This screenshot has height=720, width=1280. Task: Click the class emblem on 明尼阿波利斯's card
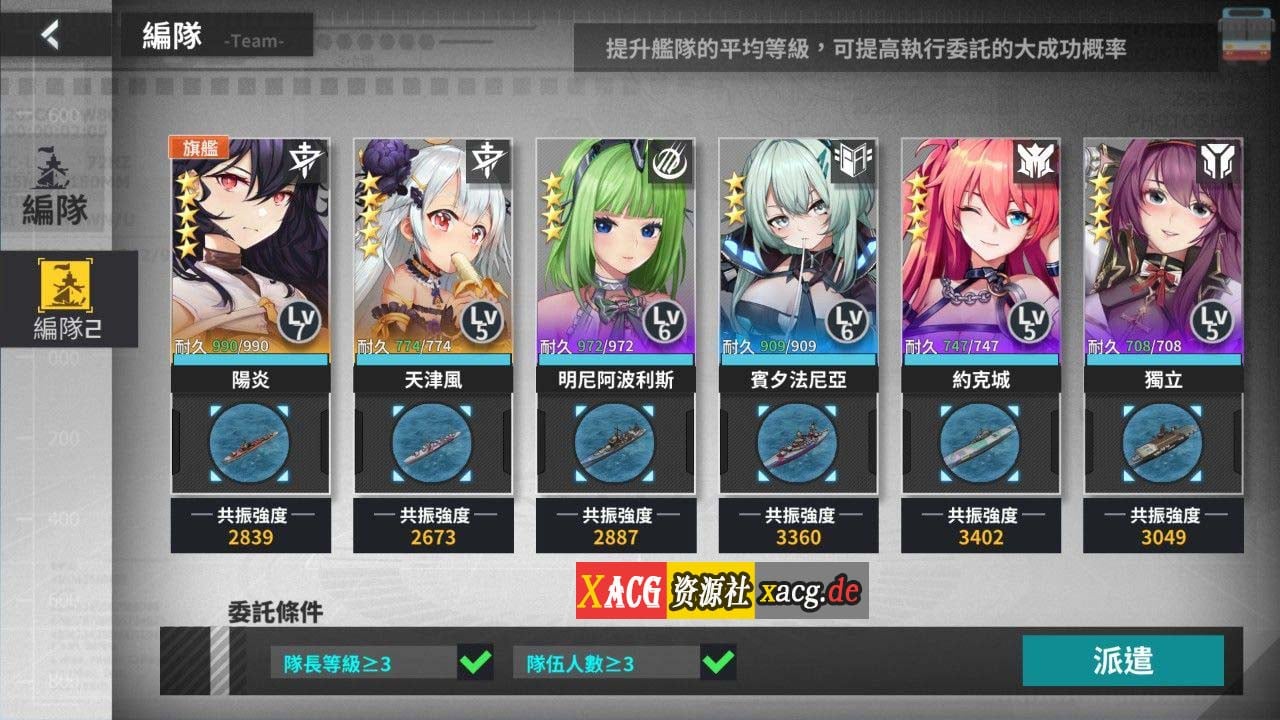tap(671, 161)
